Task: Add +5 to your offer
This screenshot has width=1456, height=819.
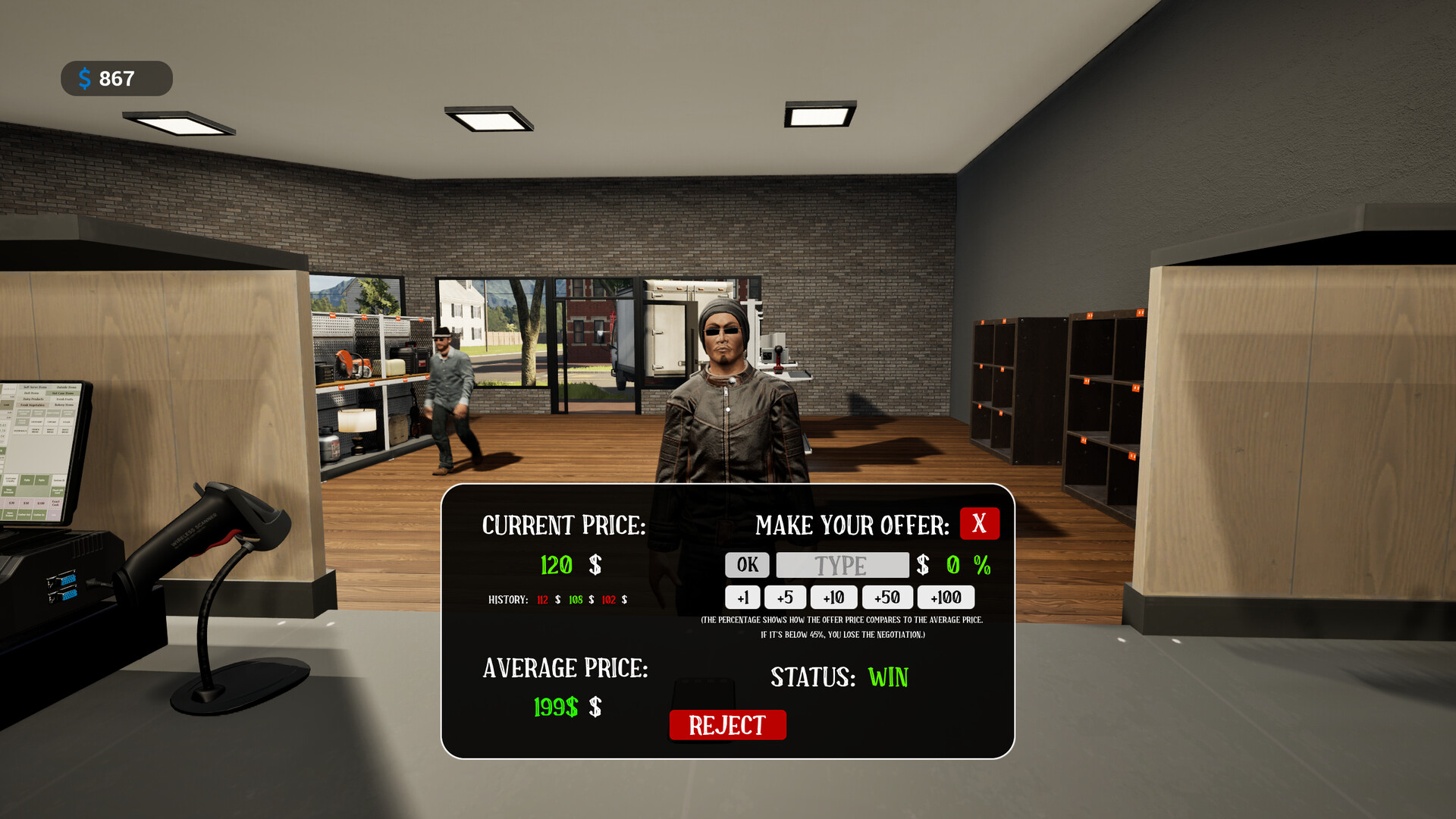Action: (785, 598)
